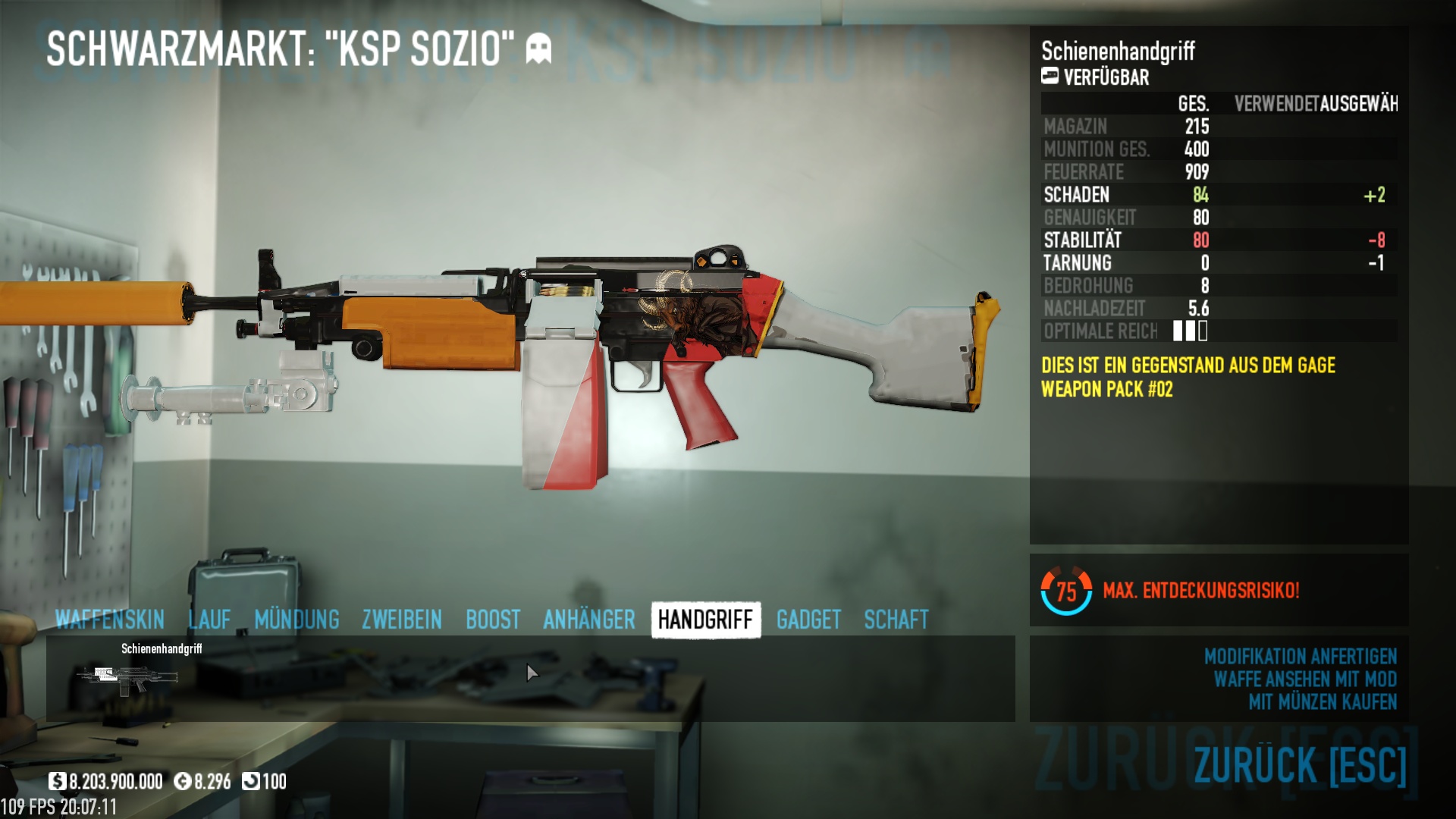
Task: Choose Waffe ansehen mit Mod
Action: [1305, 679]
